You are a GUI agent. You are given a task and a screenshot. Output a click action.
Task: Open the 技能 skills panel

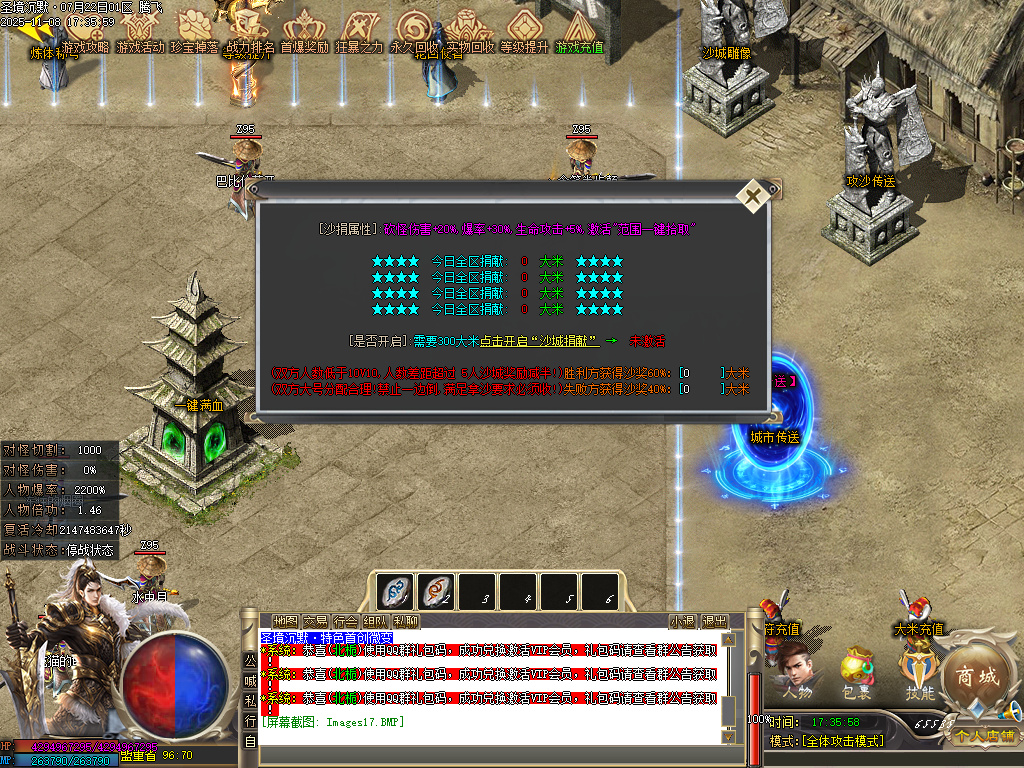[x=917, y=671]
